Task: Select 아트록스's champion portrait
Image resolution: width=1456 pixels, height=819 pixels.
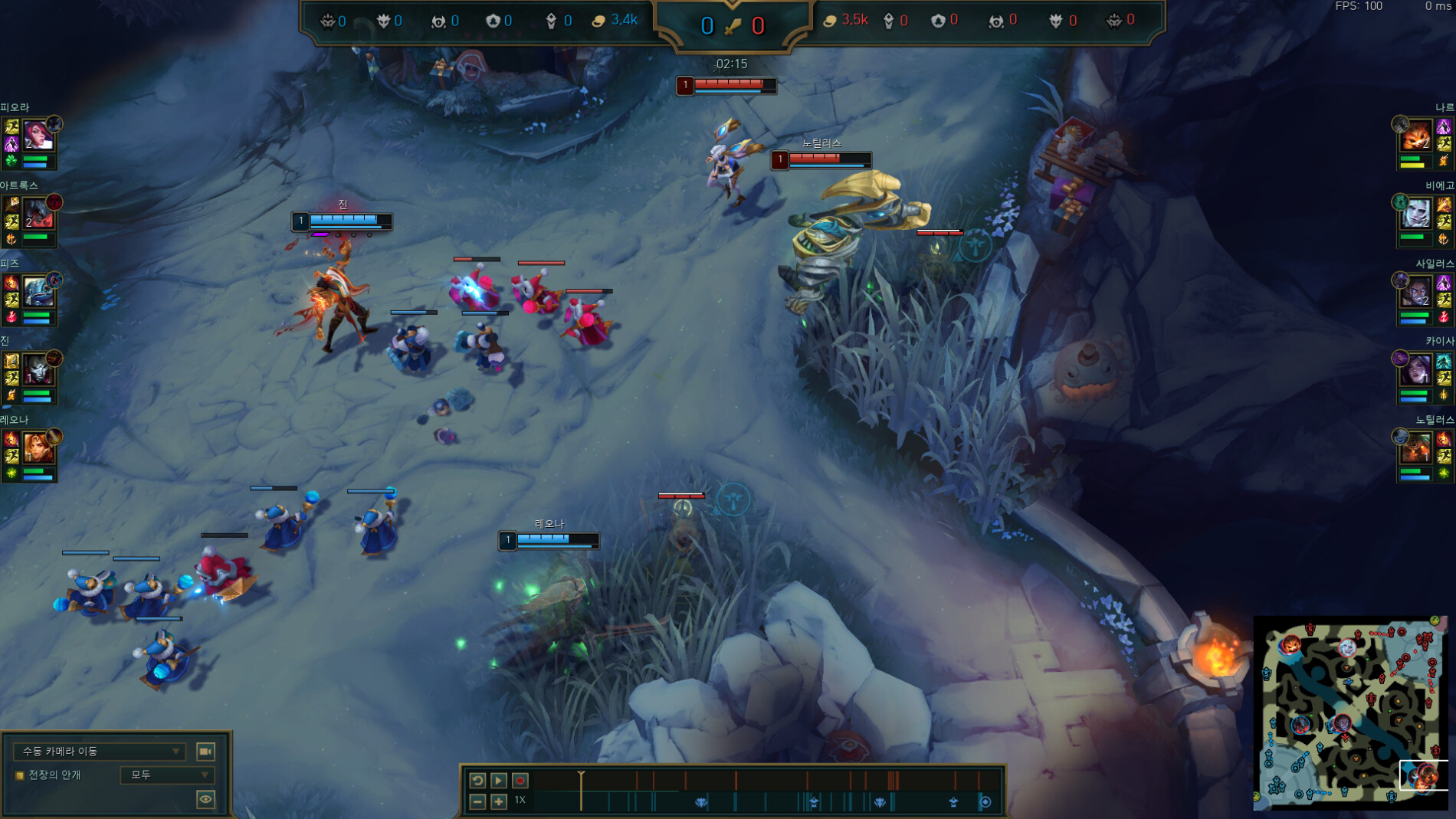Action: click(37, 213)
